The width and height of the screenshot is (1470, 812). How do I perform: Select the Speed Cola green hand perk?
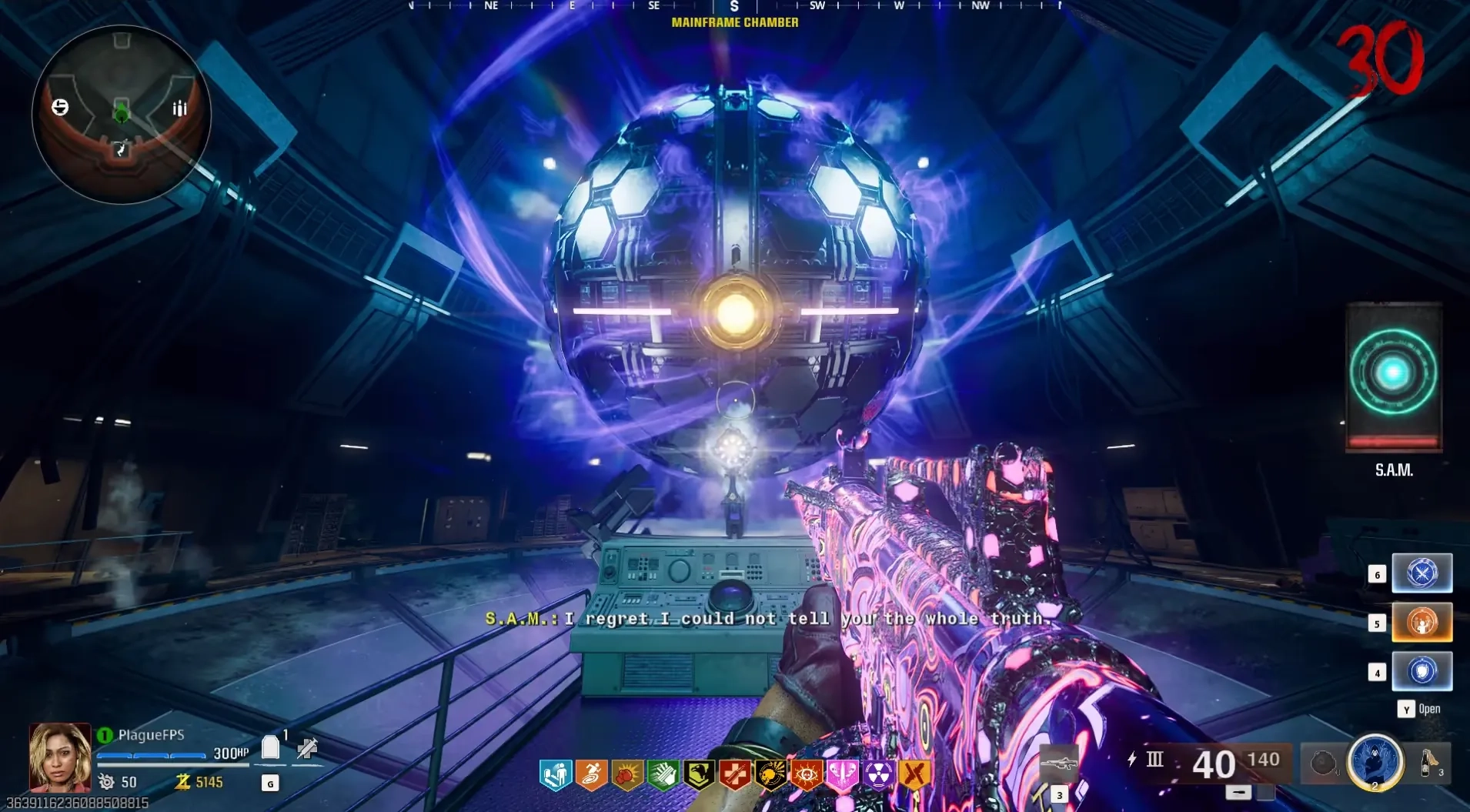click(663, 775)
